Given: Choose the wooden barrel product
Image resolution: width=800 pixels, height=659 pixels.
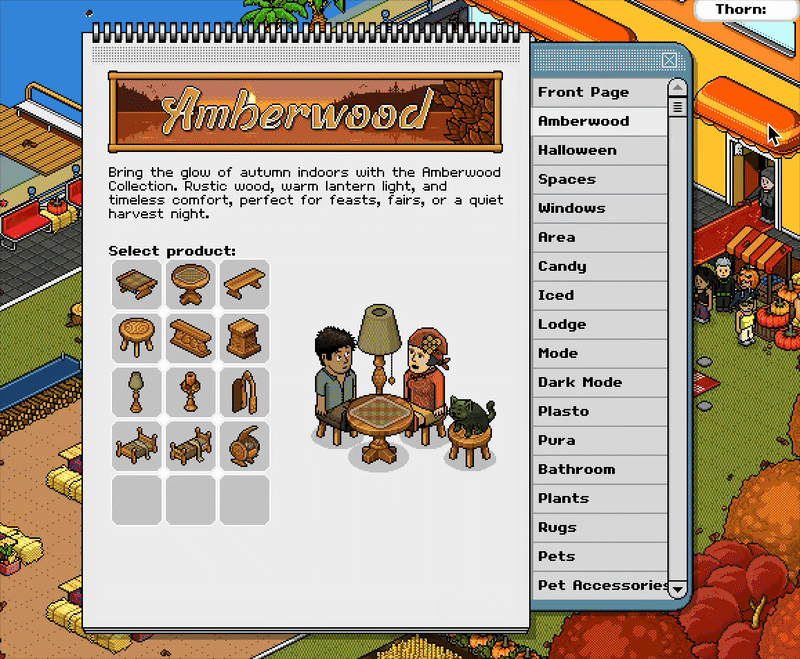Looking at the screenshot, I should 245,446.
